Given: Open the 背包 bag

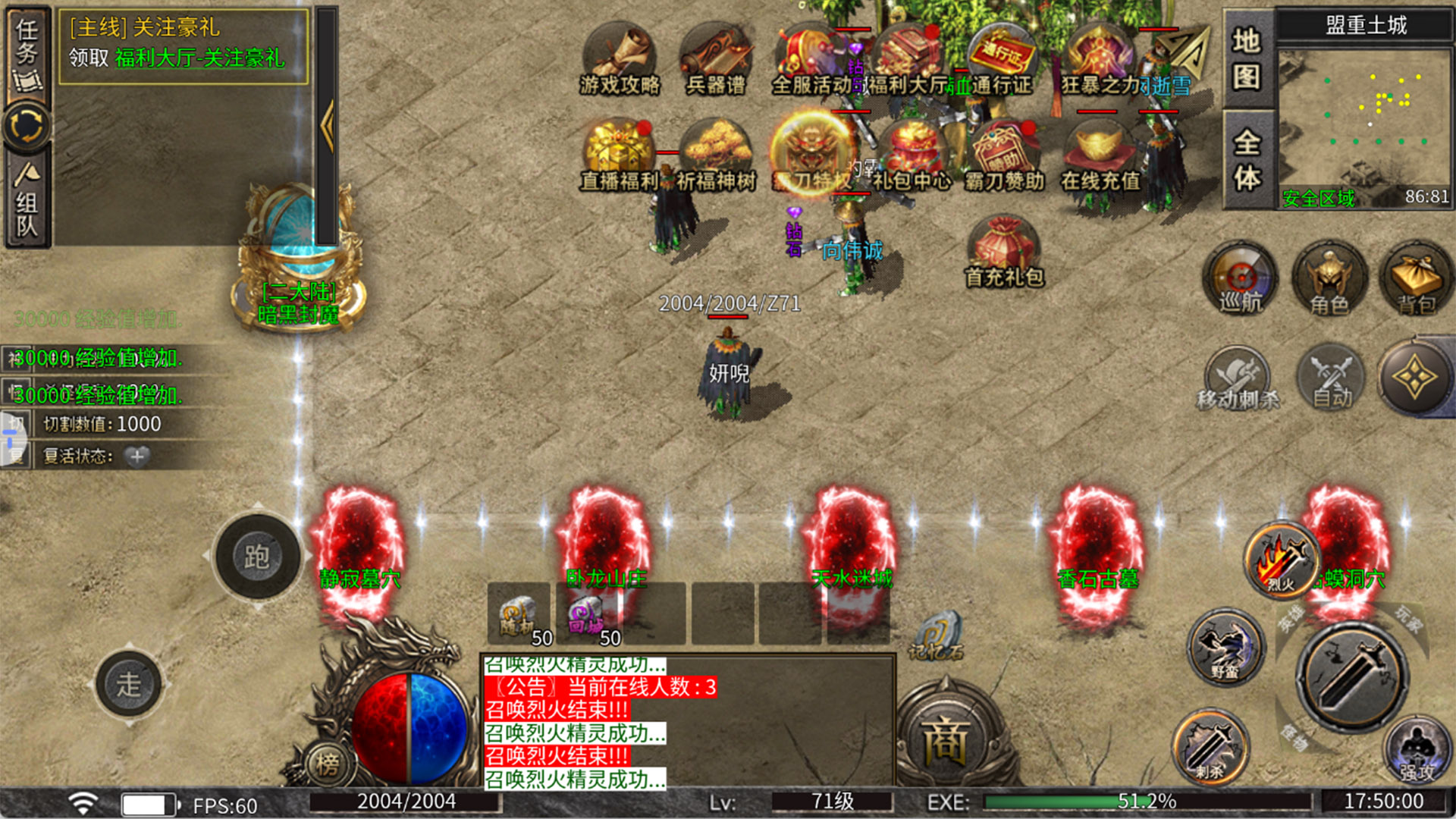Looking at the screenshot, I should (1416, 278).
